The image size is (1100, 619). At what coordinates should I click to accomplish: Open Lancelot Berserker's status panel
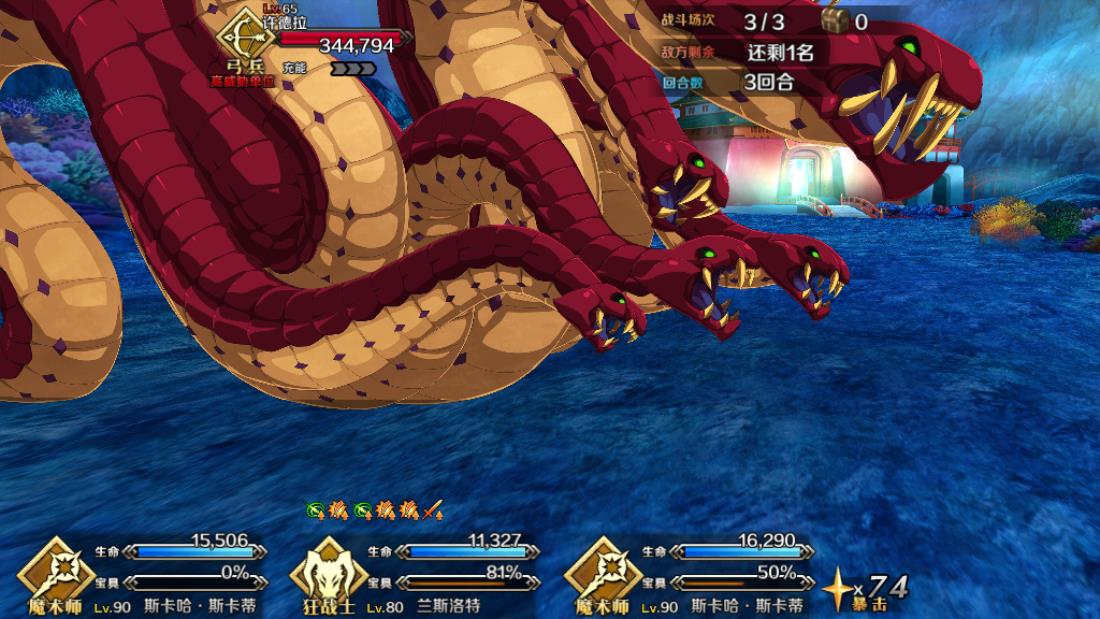coord(415,575)
